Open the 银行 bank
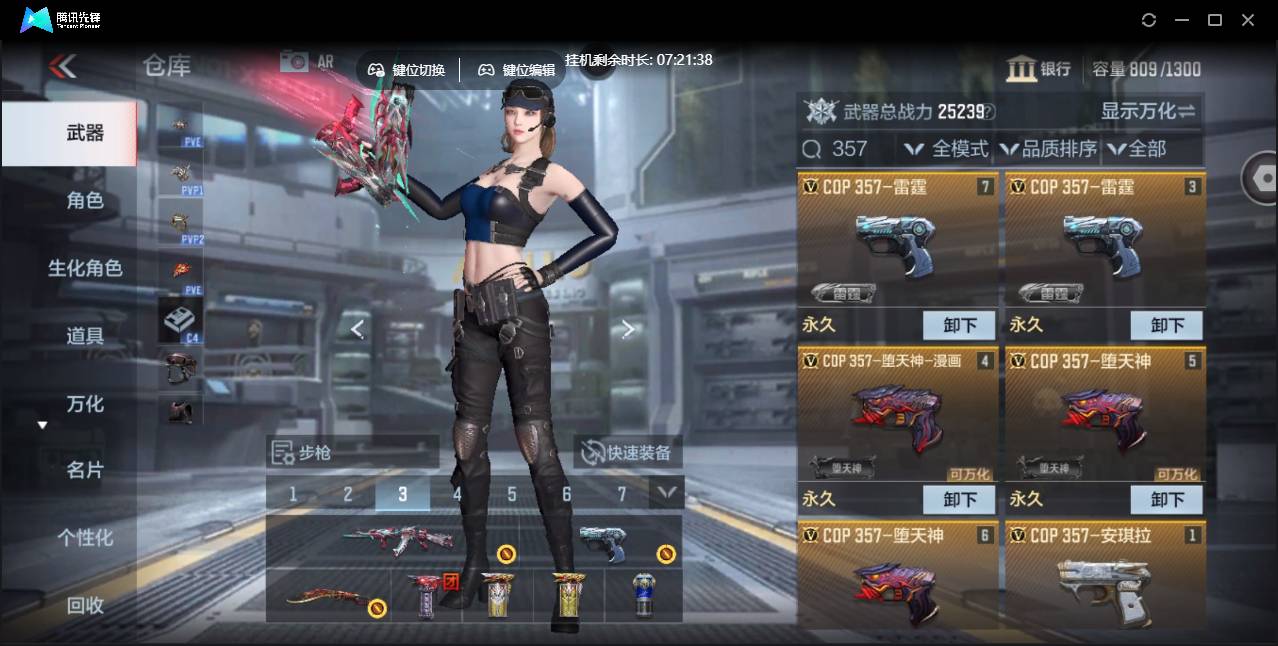1278x646 pixels. [1039, 69]
